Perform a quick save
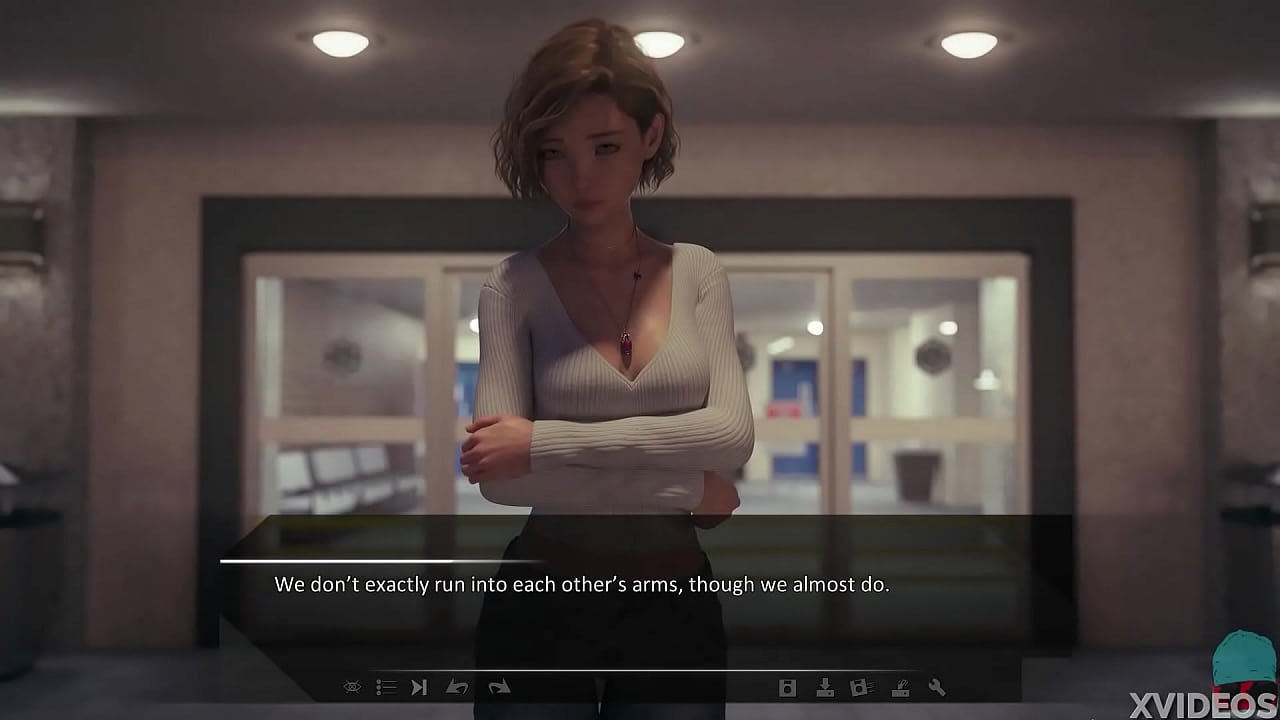The height and width of the screenshot is (720, 1280). pyautogui.click(x=860, y=687)
